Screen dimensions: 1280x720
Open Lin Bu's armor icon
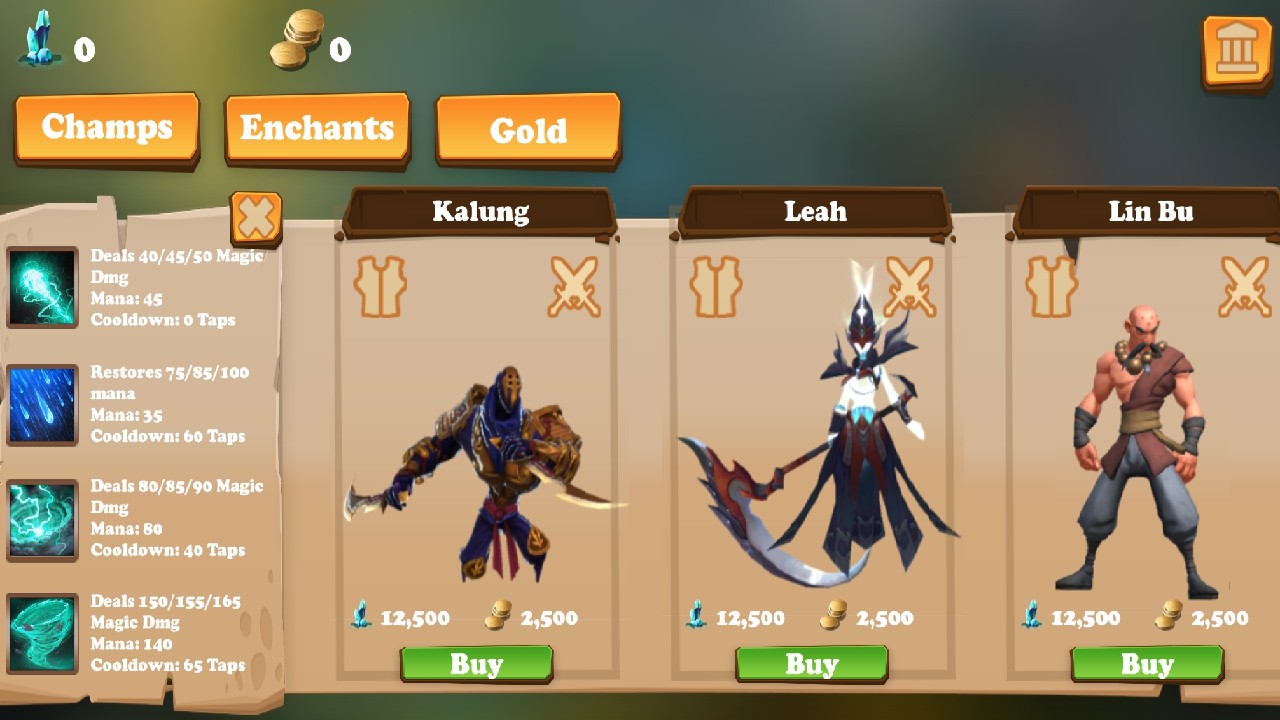point(1051,287)
